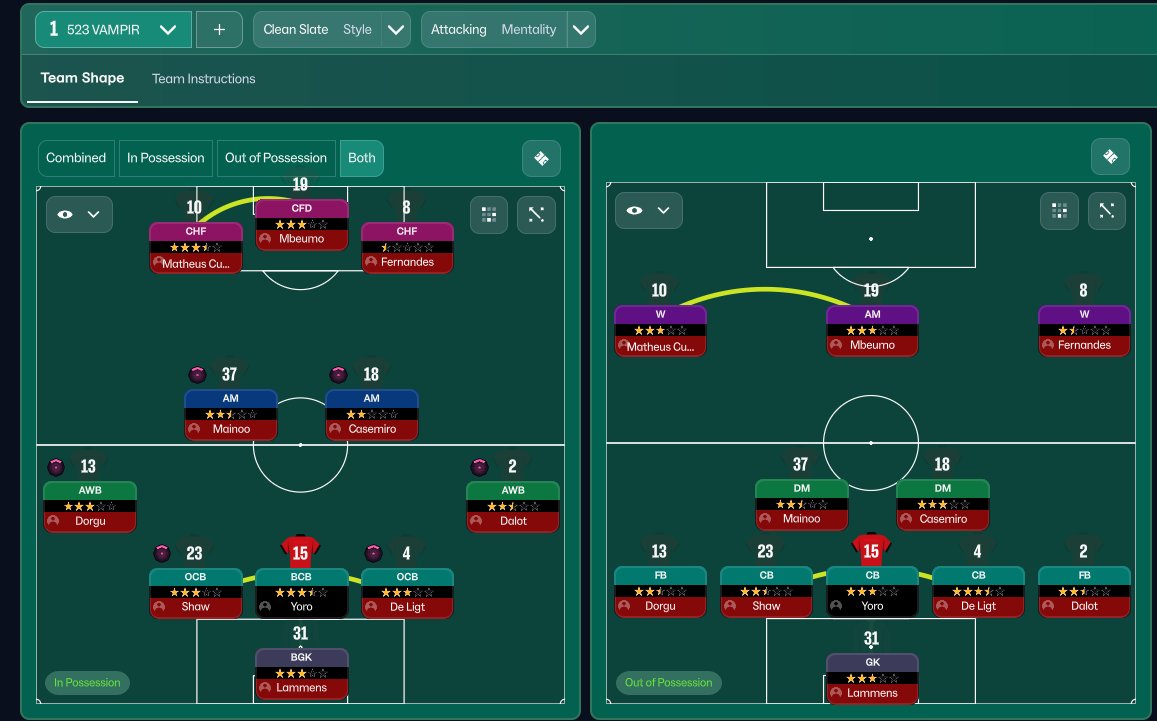Select Dalot's AWB wing-back card
Viewport: 1157px width, 721px height.
513,507
